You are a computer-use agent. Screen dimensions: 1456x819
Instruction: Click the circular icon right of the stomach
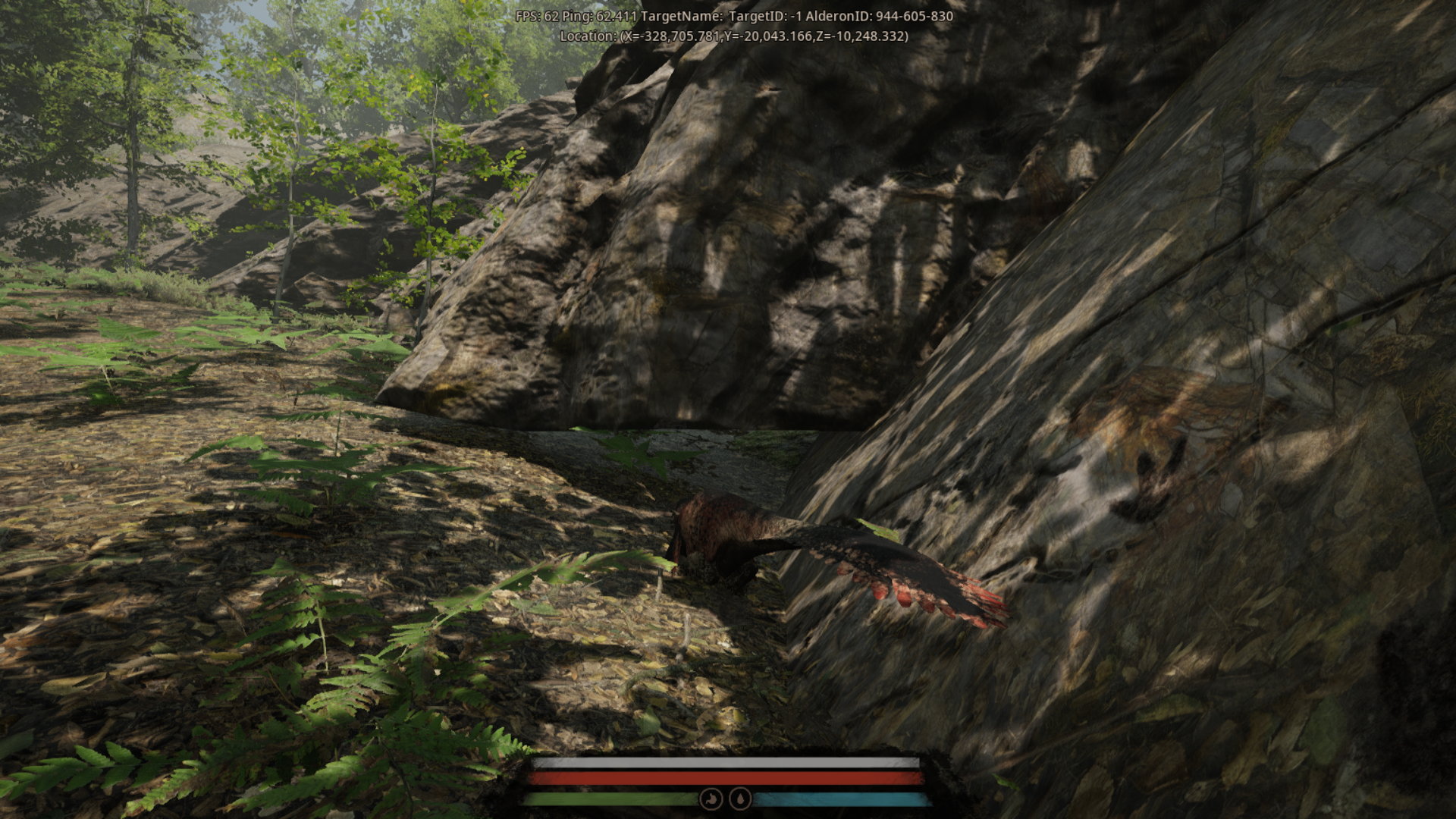[x=739, y=799]
